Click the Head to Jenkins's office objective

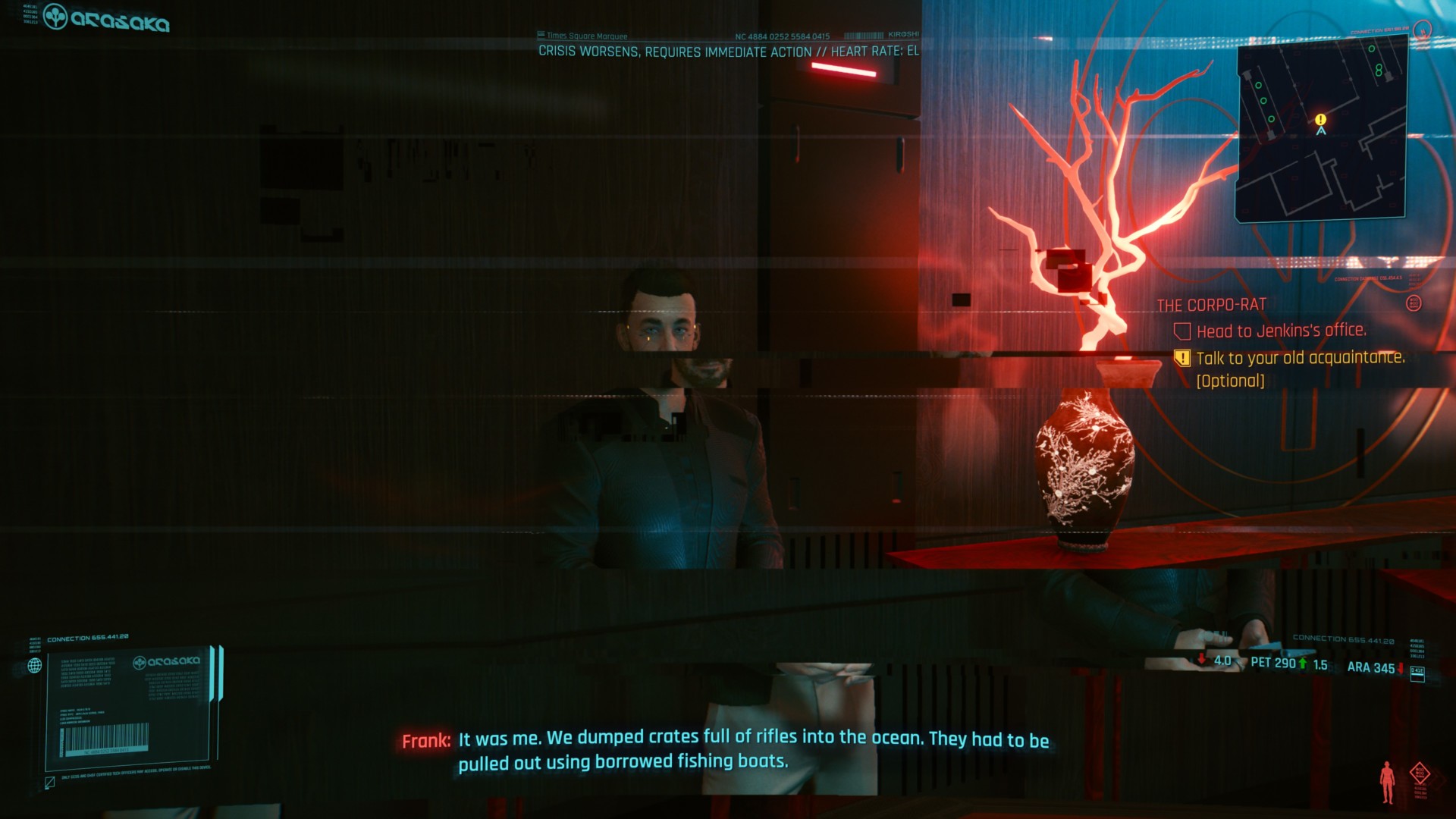[1281, 331]
